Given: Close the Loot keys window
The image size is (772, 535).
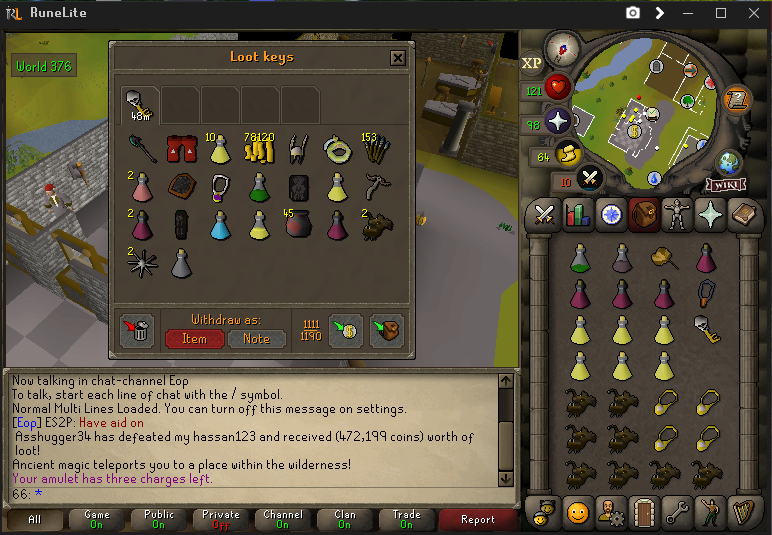Looking at the screenshot, I should [398, 58].
